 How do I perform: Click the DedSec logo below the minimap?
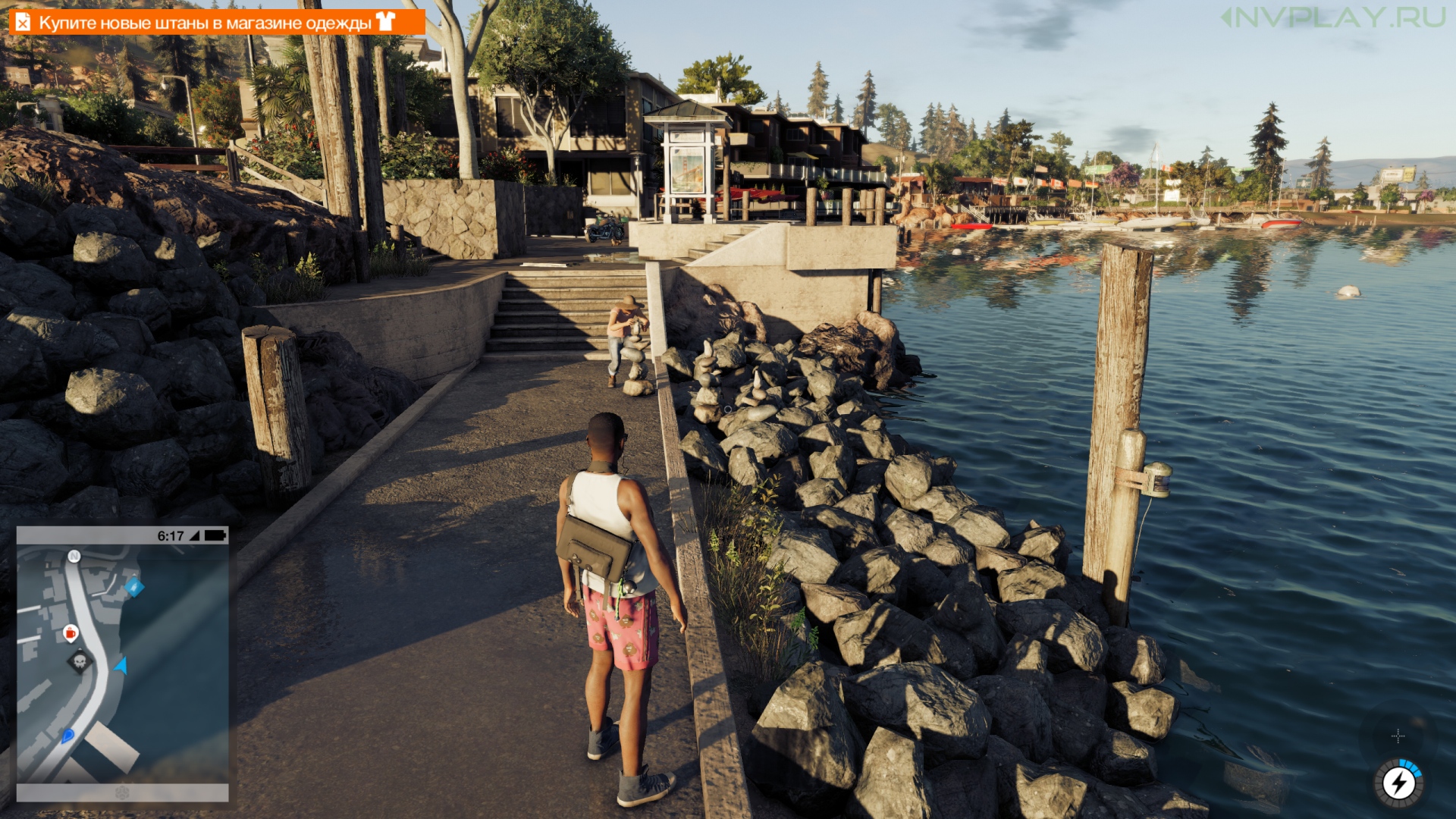coord(122,792)
